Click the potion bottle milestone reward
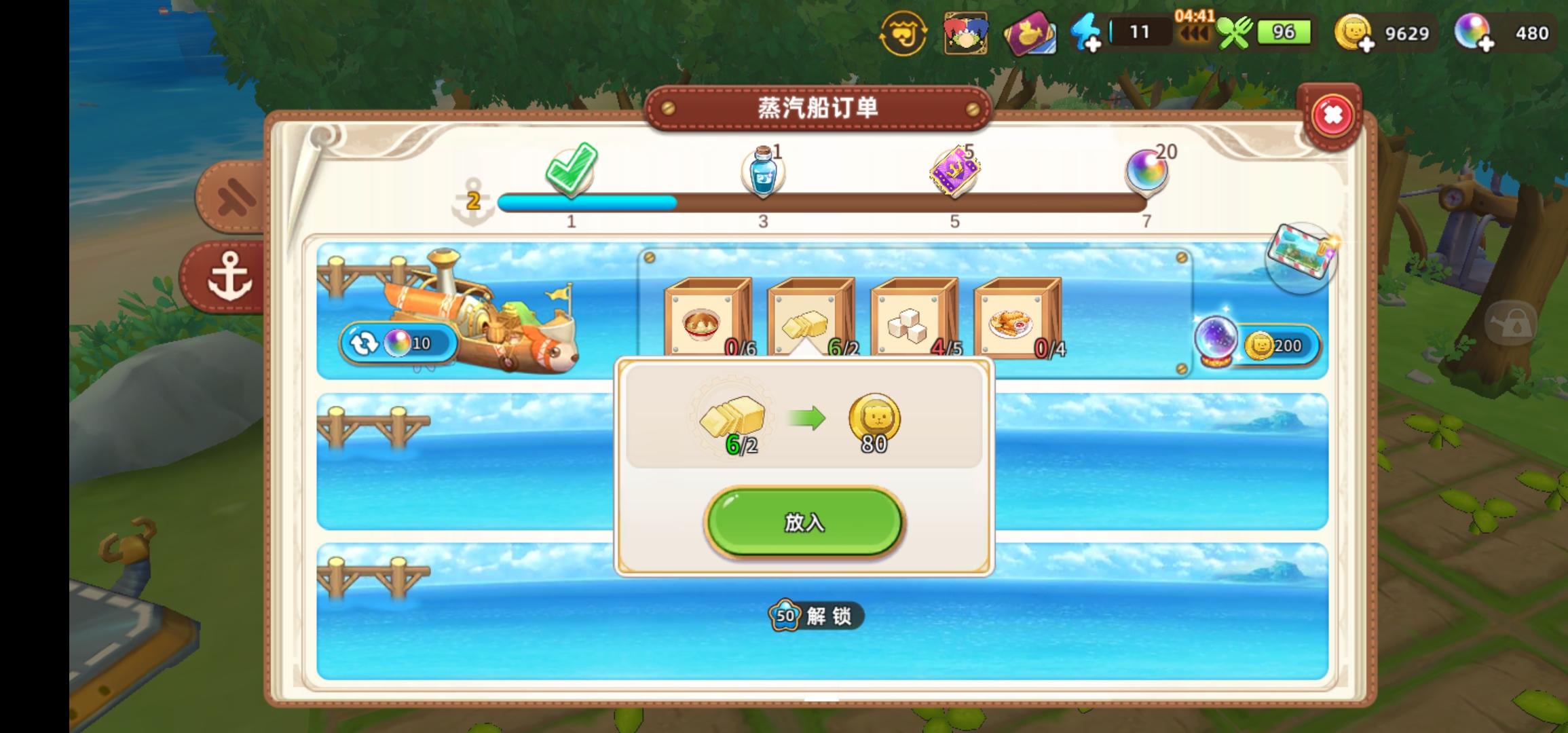This screenshot has height=733, width=1568. coord(763,170)
